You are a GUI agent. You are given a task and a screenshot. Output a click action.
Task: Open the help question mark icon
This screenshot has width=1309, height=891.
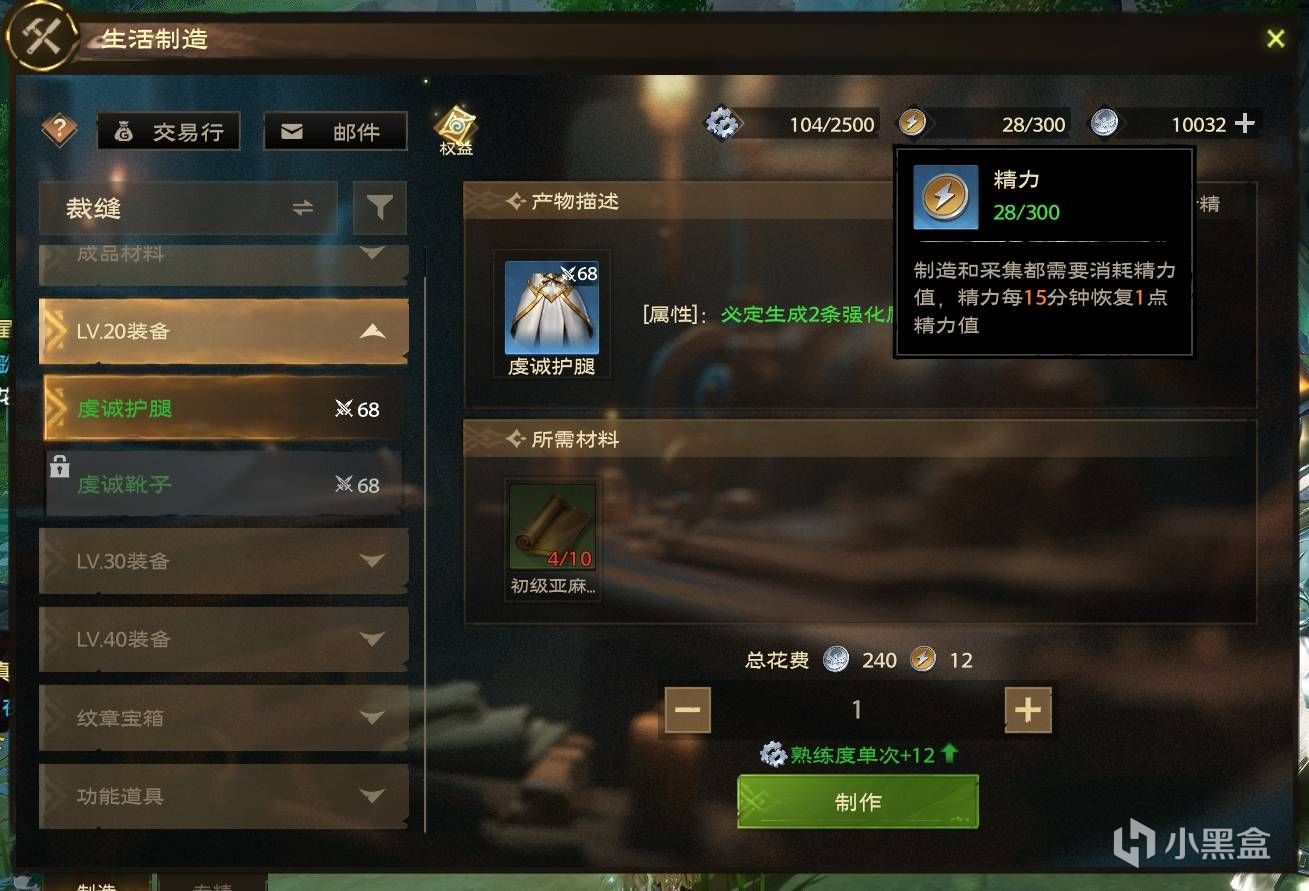[x=58, y=131]
